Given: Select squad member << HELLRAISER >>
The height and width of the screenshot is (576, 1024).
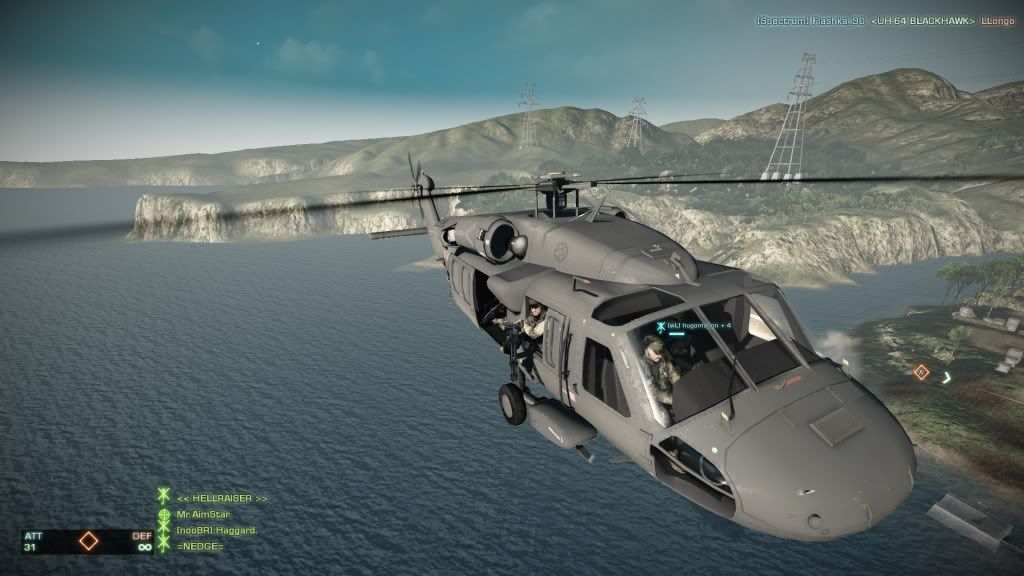Looking at the screenshot, I should coord(222,498).
